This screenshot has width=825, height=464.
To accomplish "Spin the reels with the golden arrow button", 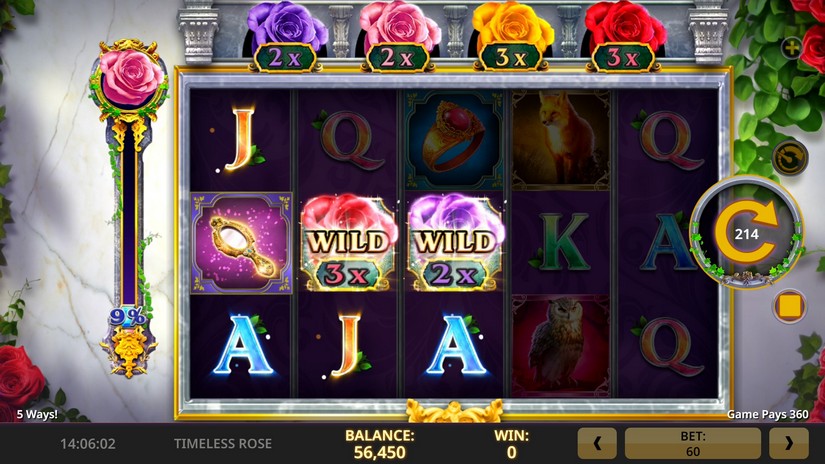I will click(745, 234).
